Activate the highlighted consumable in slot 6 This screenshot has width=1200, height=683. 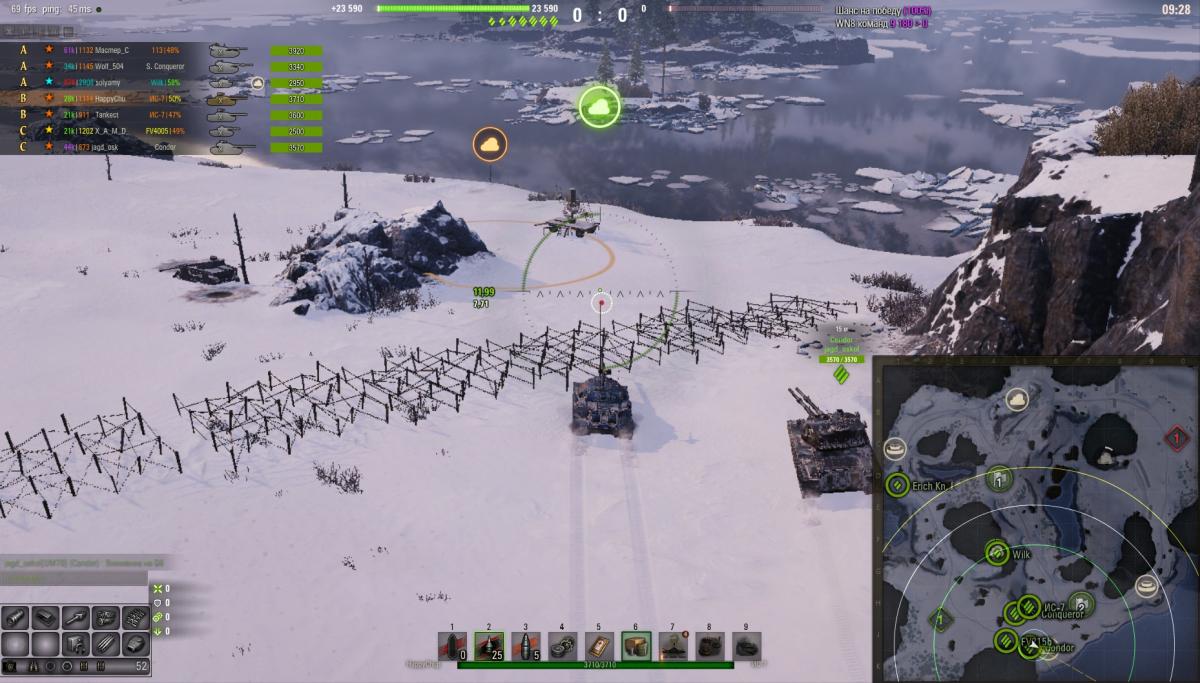click(x=636, y=646)
